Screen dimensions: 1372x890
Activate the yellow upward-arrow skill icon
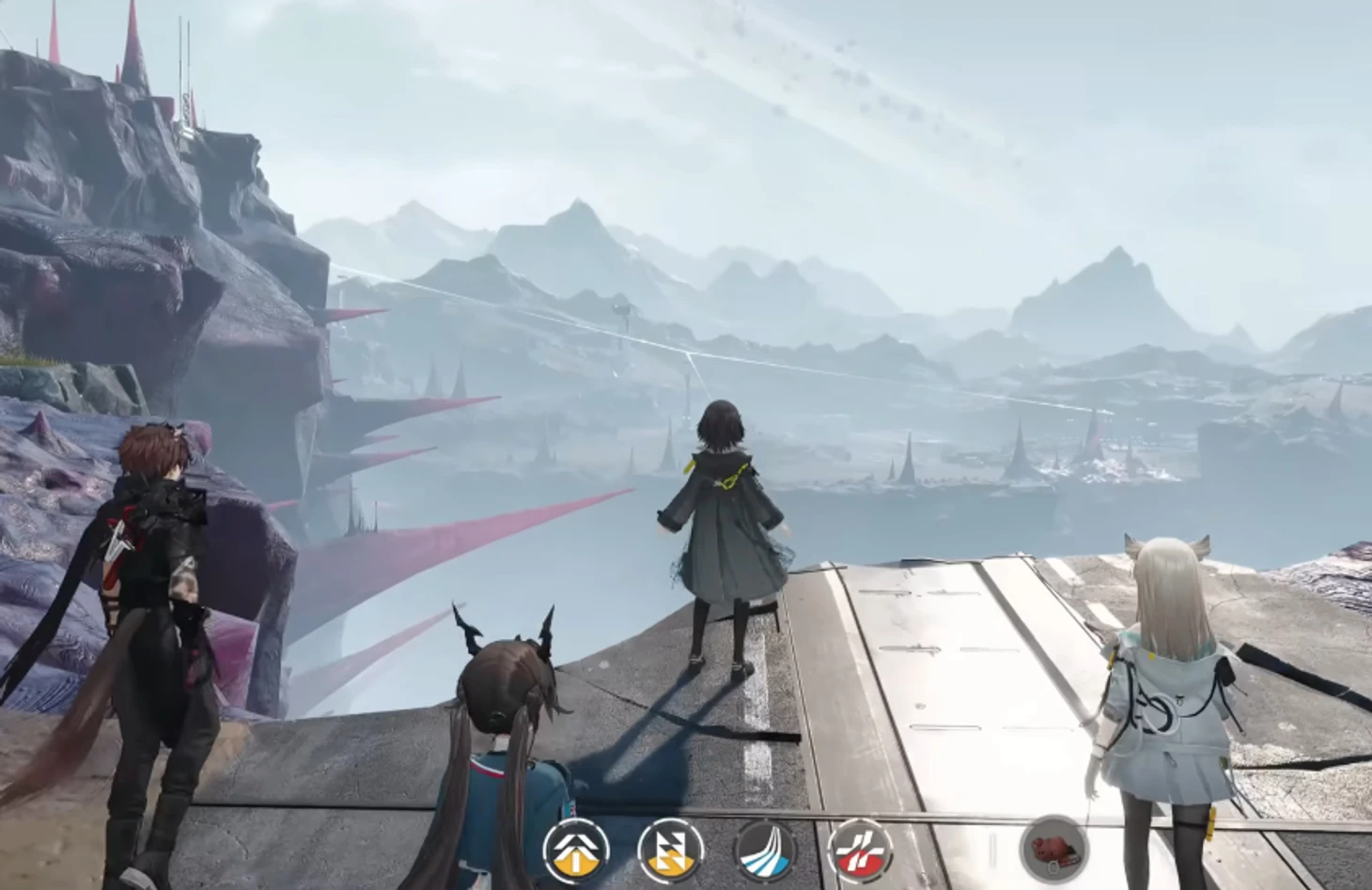[x=576, y=851]
